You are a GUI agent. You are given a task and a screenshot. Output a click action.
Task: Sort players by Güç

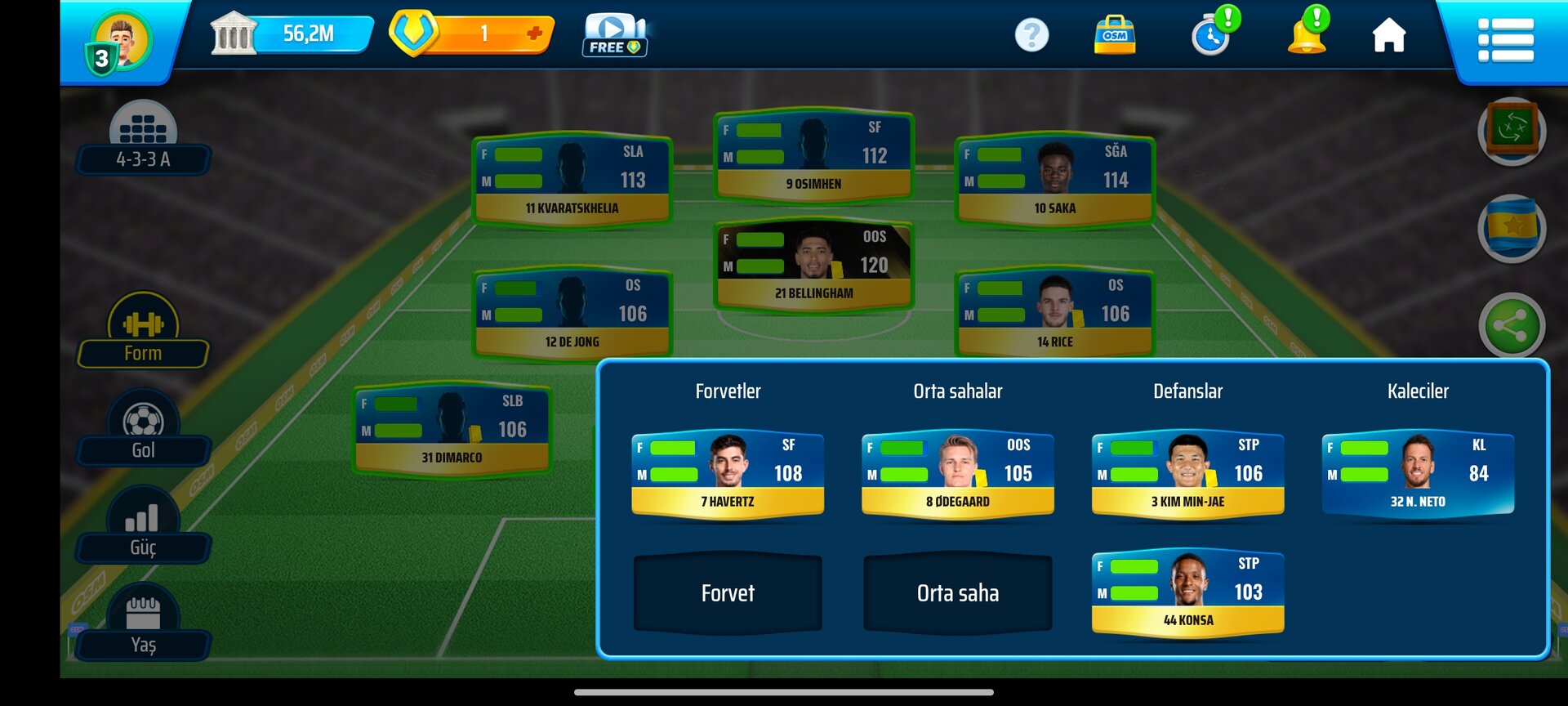pos(143,529)
